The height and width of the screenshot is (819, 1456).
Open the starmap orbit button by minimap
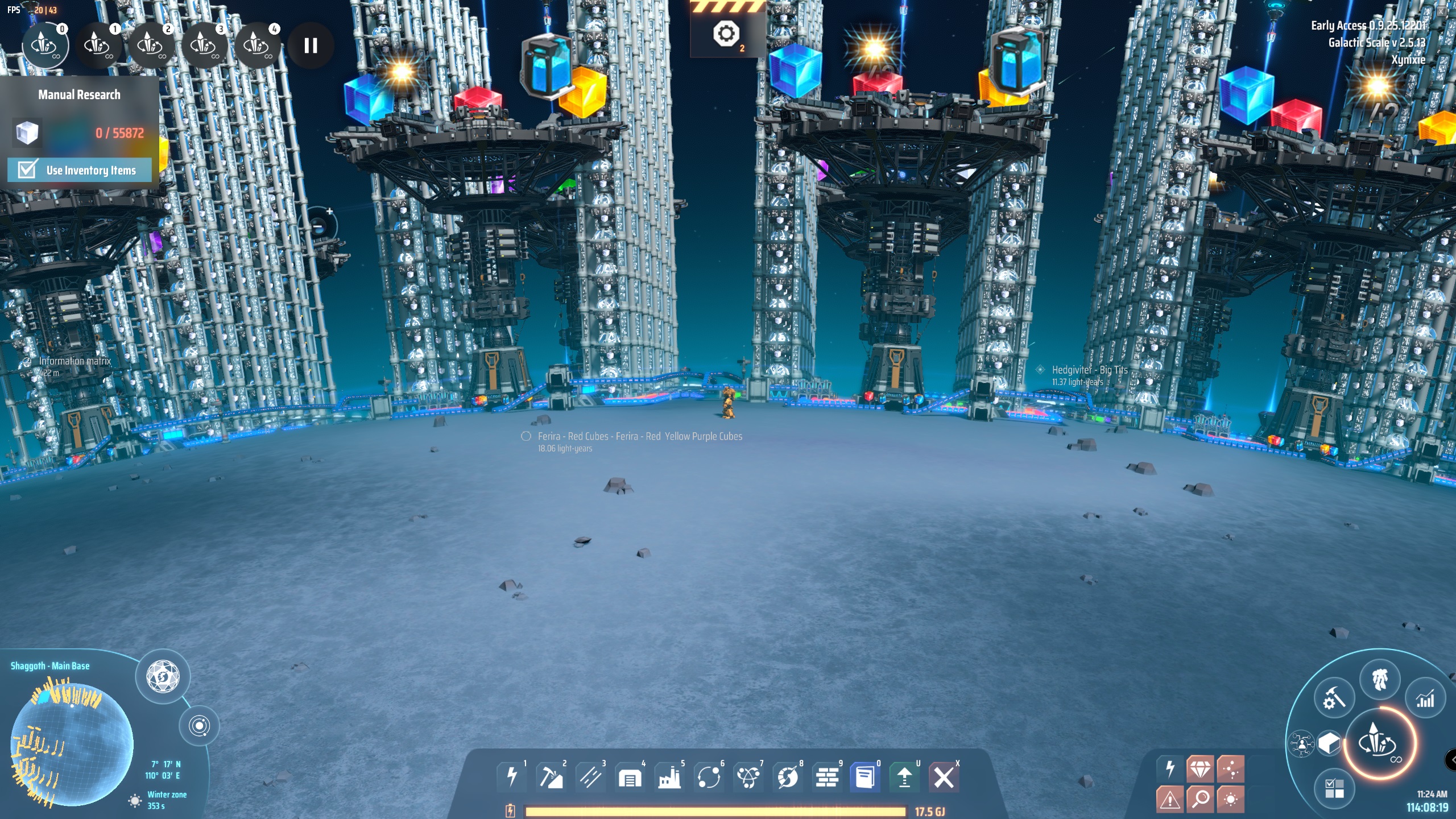pyautogui.click(x=199, y=726)
